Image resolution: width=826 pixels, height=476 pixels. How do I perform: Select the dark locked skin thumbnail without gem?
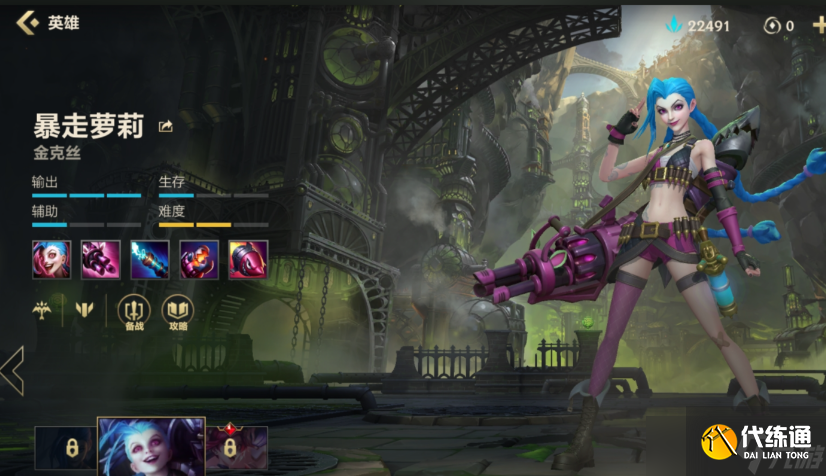pos(65,449)
